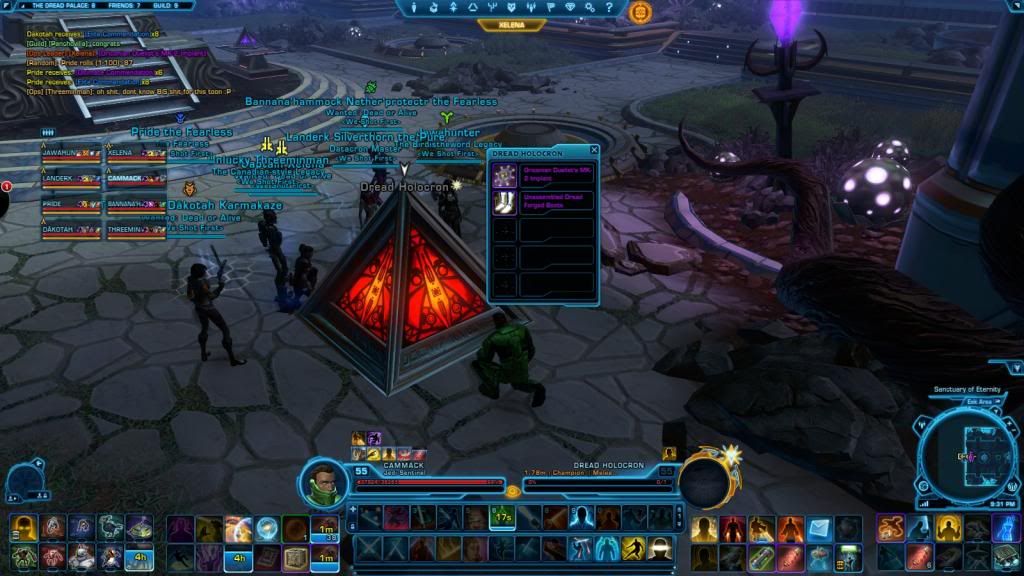Target XELENA's operation frame
The image size is (1024, 576).
click(x=135, y=155)
